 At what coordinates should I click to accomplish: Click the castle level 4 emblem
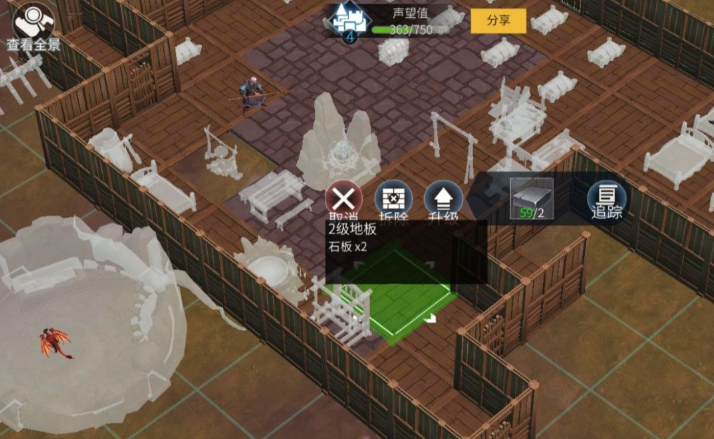click(350, 22)
